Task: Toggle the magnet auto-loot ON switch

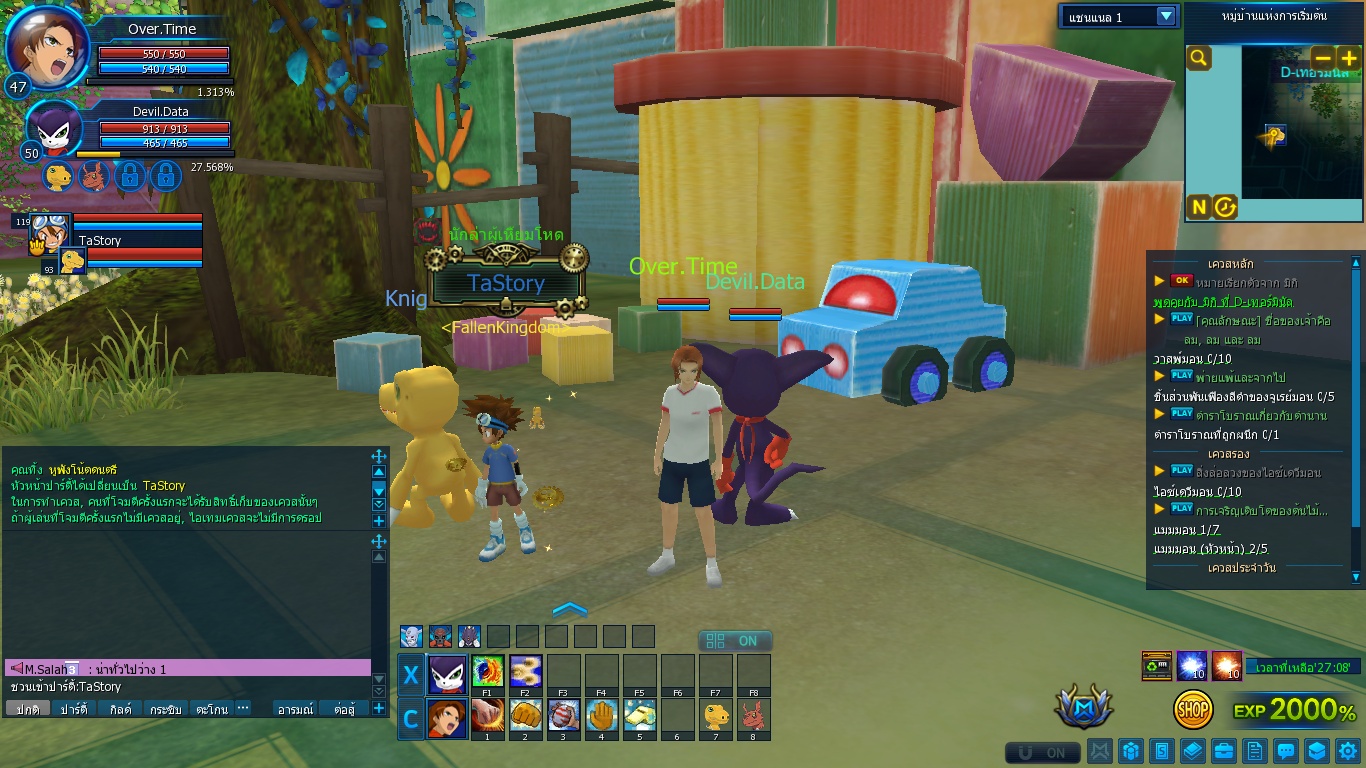Action: click(1042, 752)
